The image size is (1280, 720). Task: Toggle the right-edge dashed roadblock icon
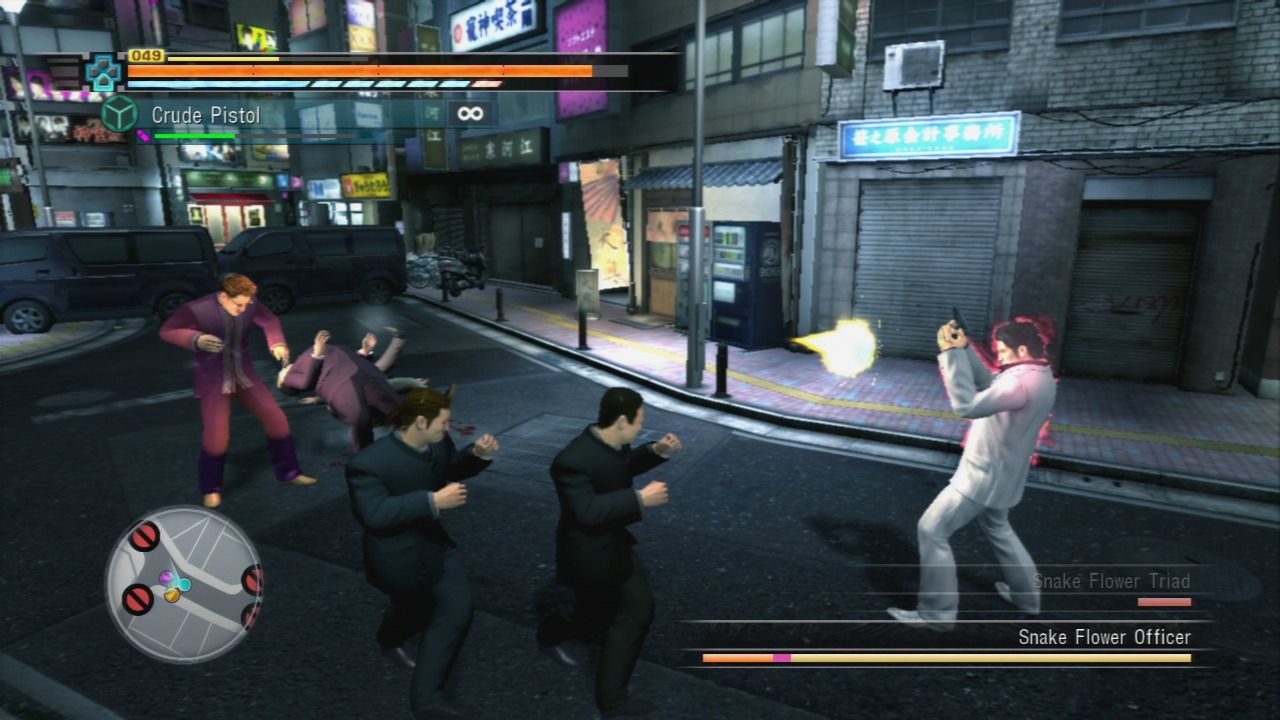pyautogui.click(x=252, y=581)
